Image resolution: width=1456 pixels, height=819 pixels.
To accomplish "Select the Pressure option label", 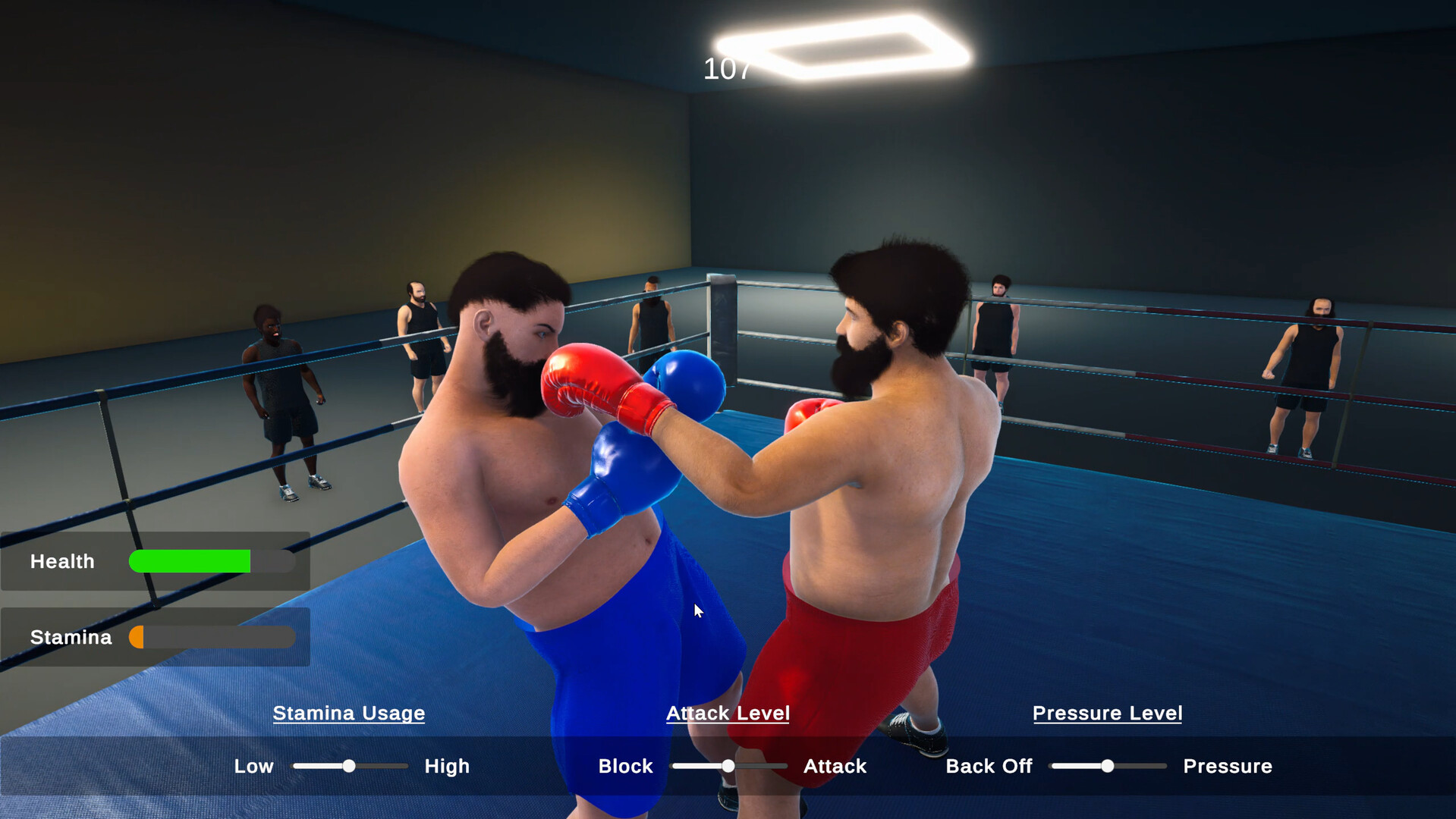I will [x=1227, y=767].
